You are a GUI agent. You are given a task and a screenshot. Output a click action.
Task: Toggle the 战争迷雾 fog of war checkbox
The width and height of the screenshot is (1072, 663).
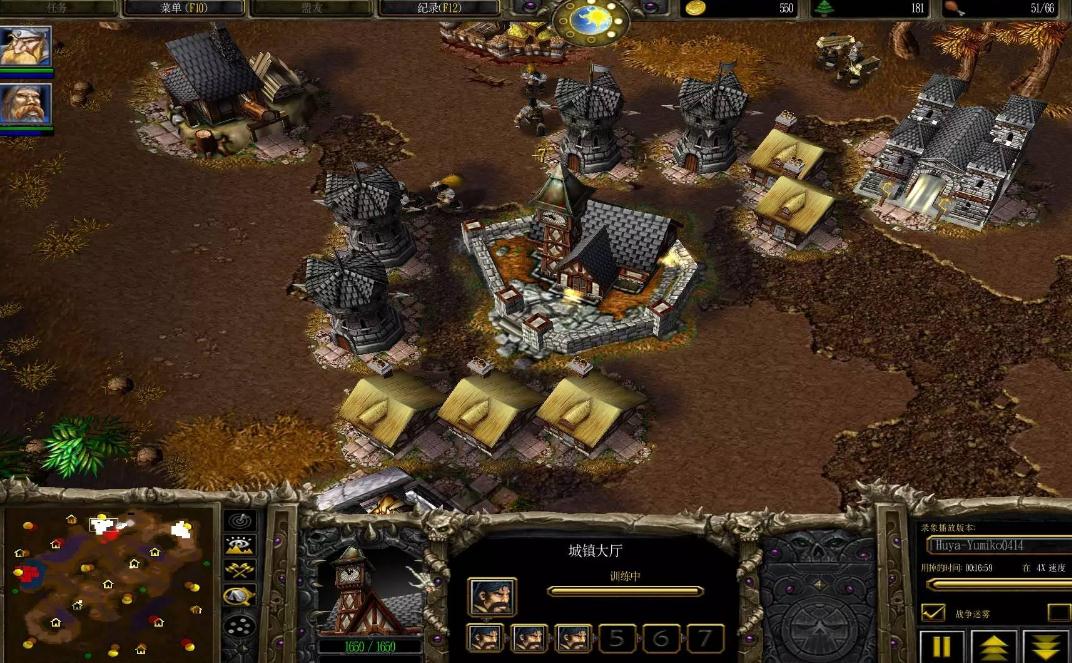(932, 612)
